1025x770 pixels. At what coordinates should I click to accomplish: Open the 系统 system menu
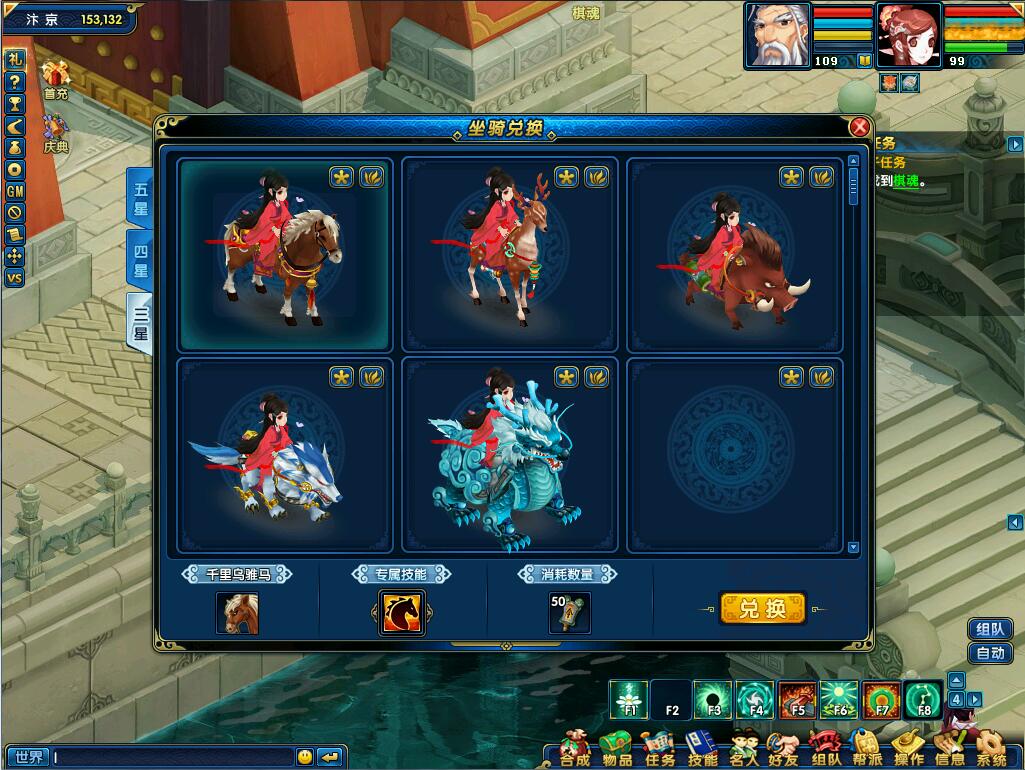click(x=991, y=750)
